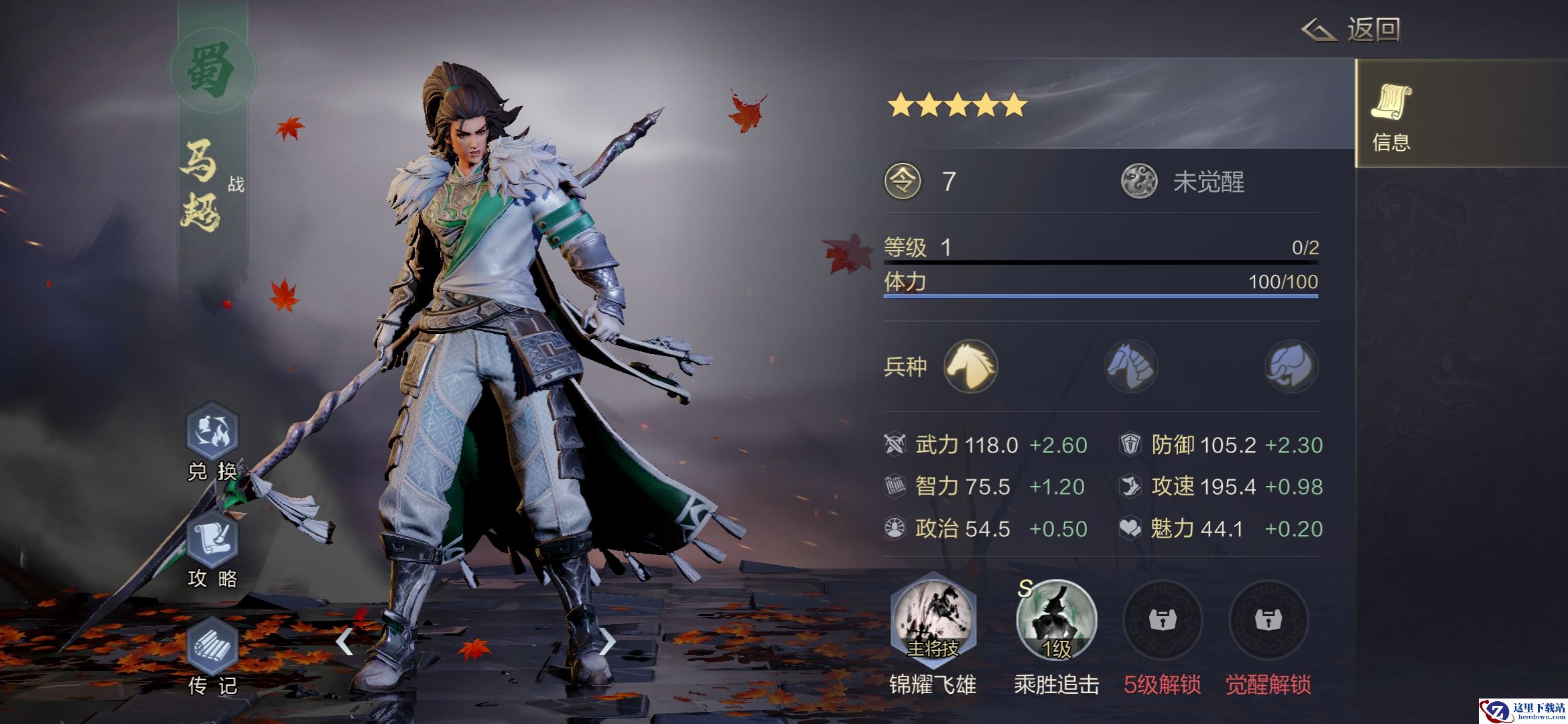Go back with the 返回 button
The image size is (1568, 724).
1352,30
